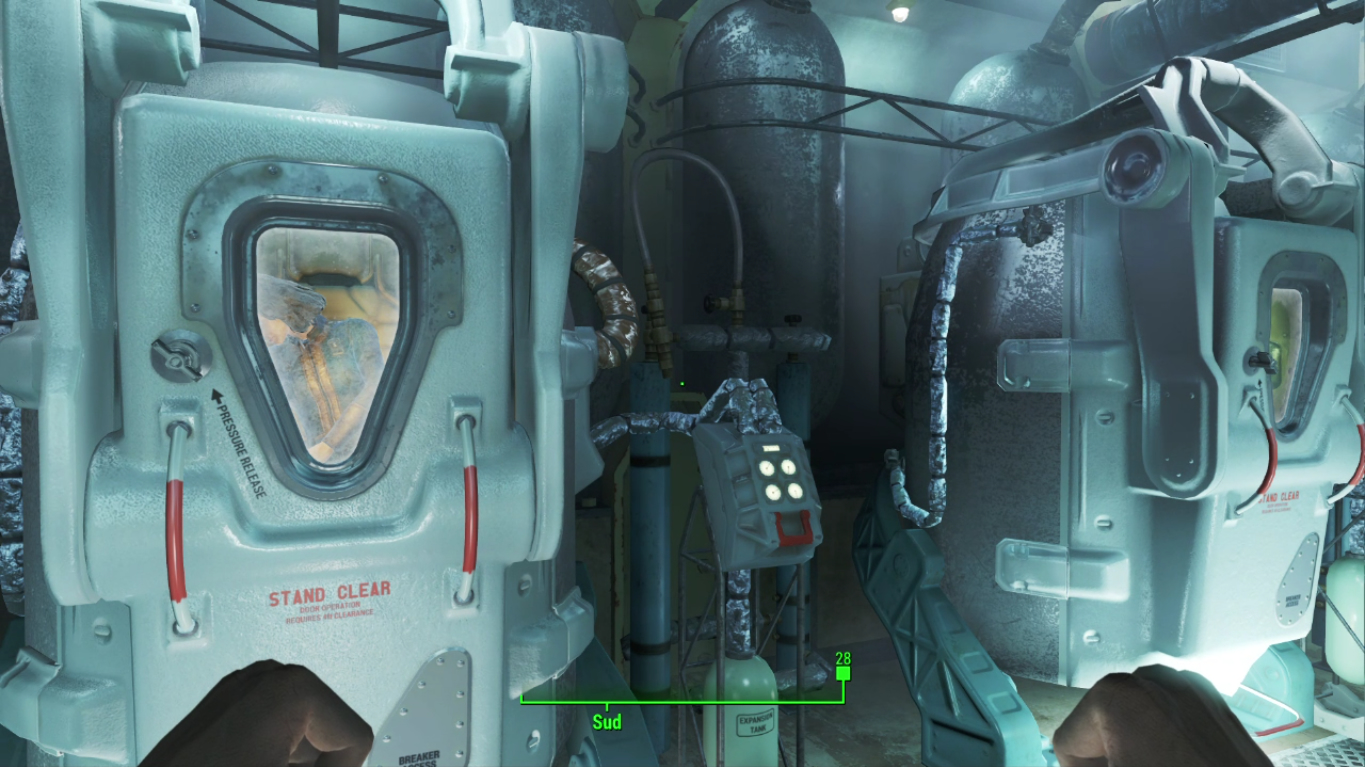Click the square quest marker on the compass
1365x767 pixels.
point(843,674)
